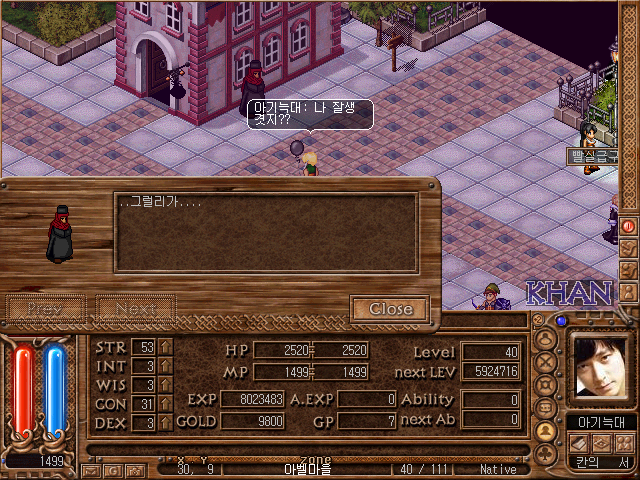Toggle the red round button on right edge
Screen dimensions: 640x480
(629, 226)
